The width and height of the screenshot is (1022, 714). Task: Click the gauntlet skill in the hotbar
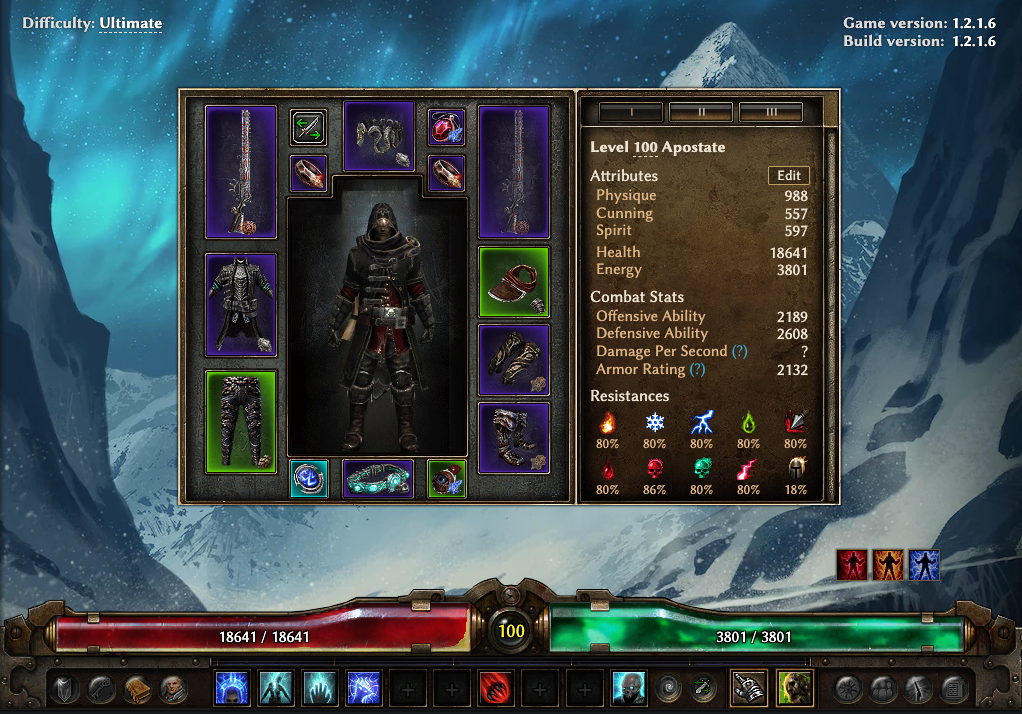click(748, 688)
